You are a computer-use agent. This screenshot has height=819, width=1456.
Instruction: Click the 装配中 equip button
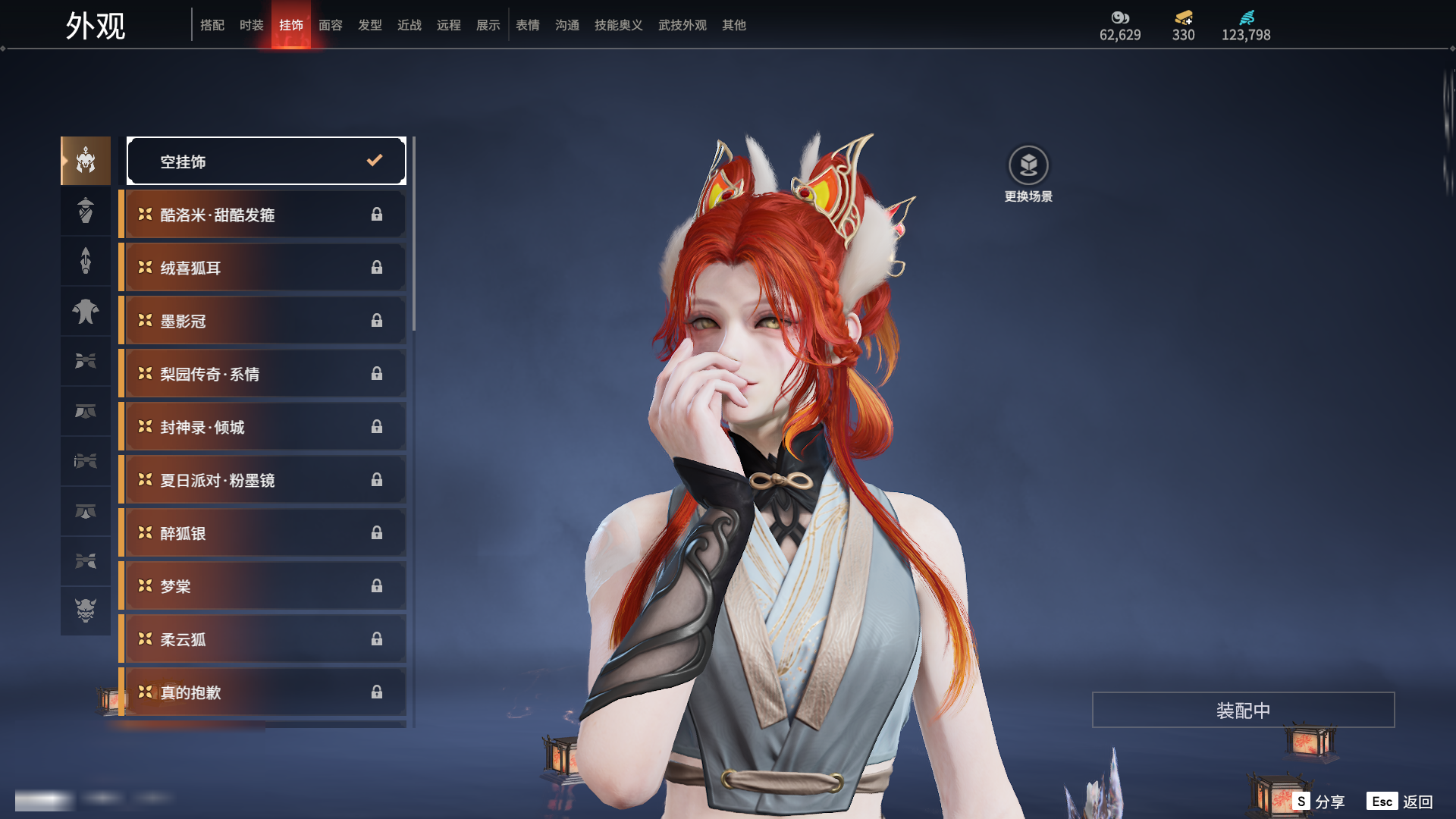(1243, 710)
